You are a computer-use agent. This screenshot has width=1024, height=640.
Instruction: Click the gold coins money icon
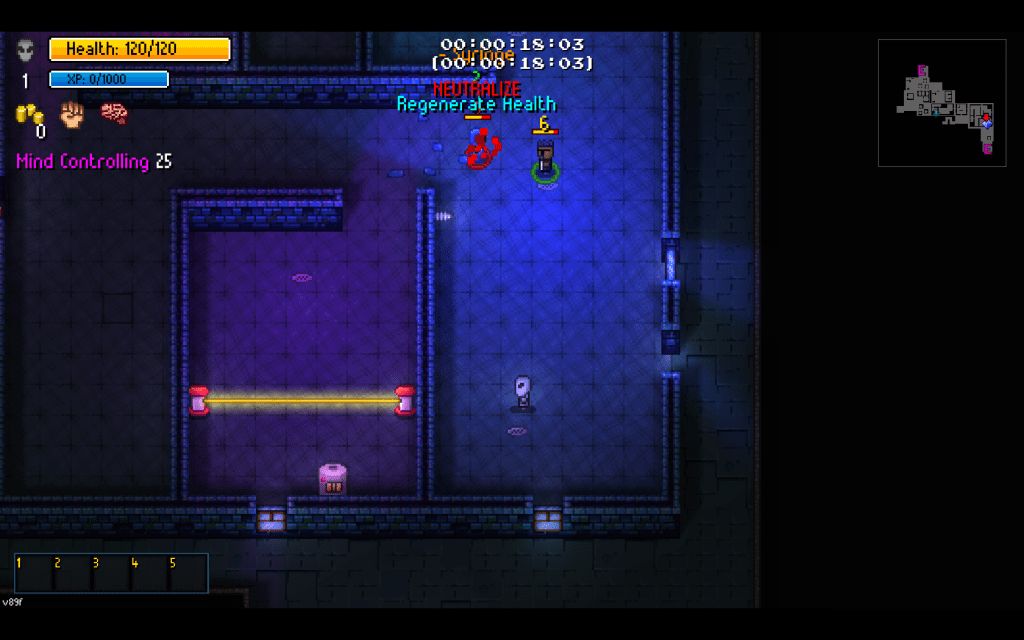pyautogui.click(x=28, y=114)
